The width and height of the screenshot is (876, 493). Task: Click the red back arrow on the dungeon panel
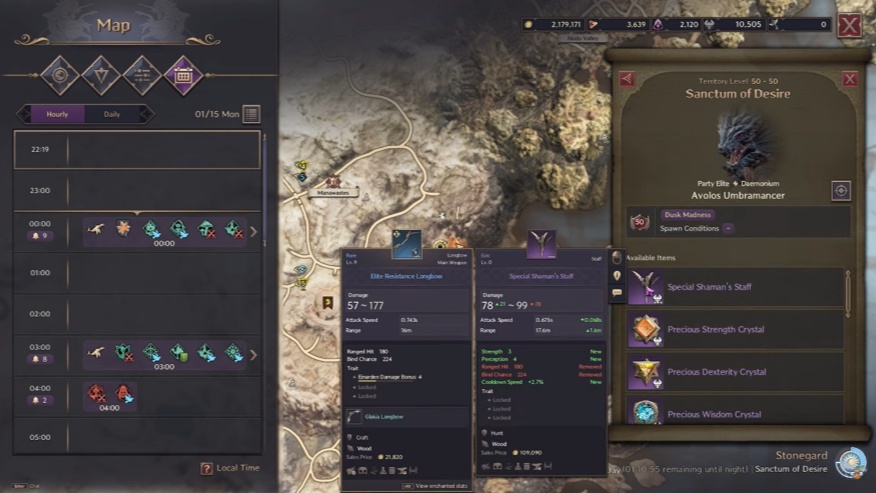[x=627, y=78]
